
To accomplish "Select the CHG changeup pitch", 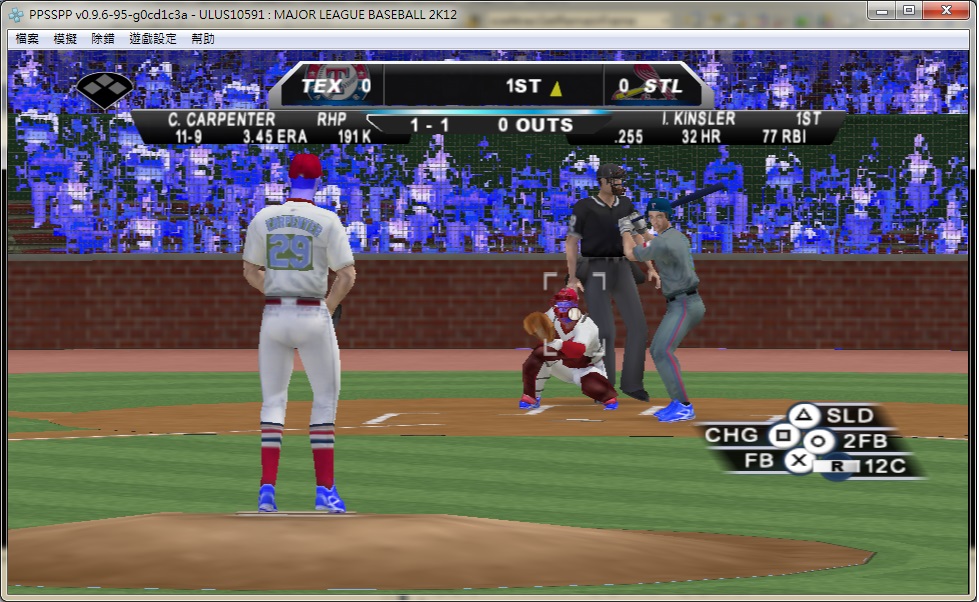I will point(783,436).
